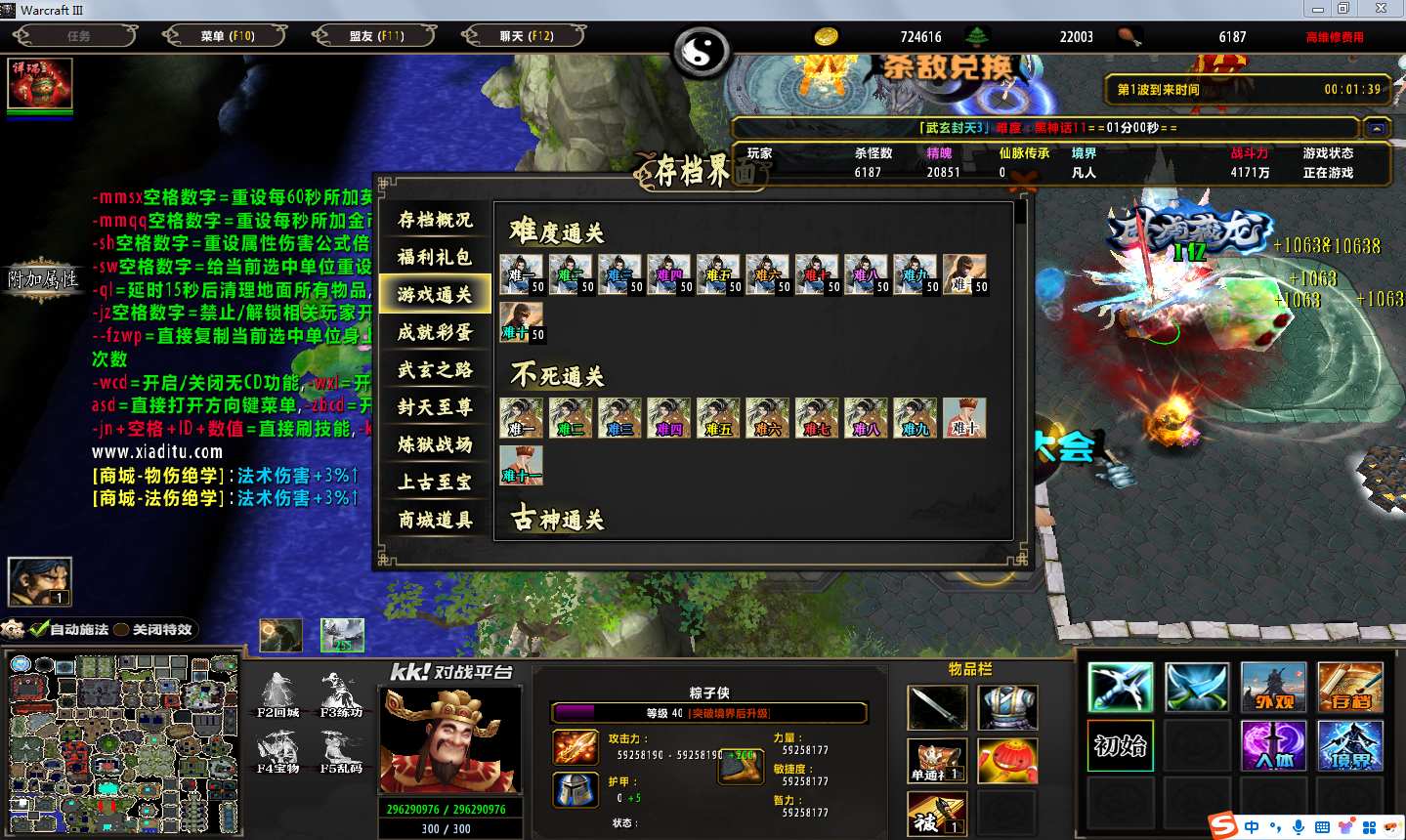Click the F2回城 return to town button
This screenshot has height=840, width=1406.
click(x=277, y=695)
